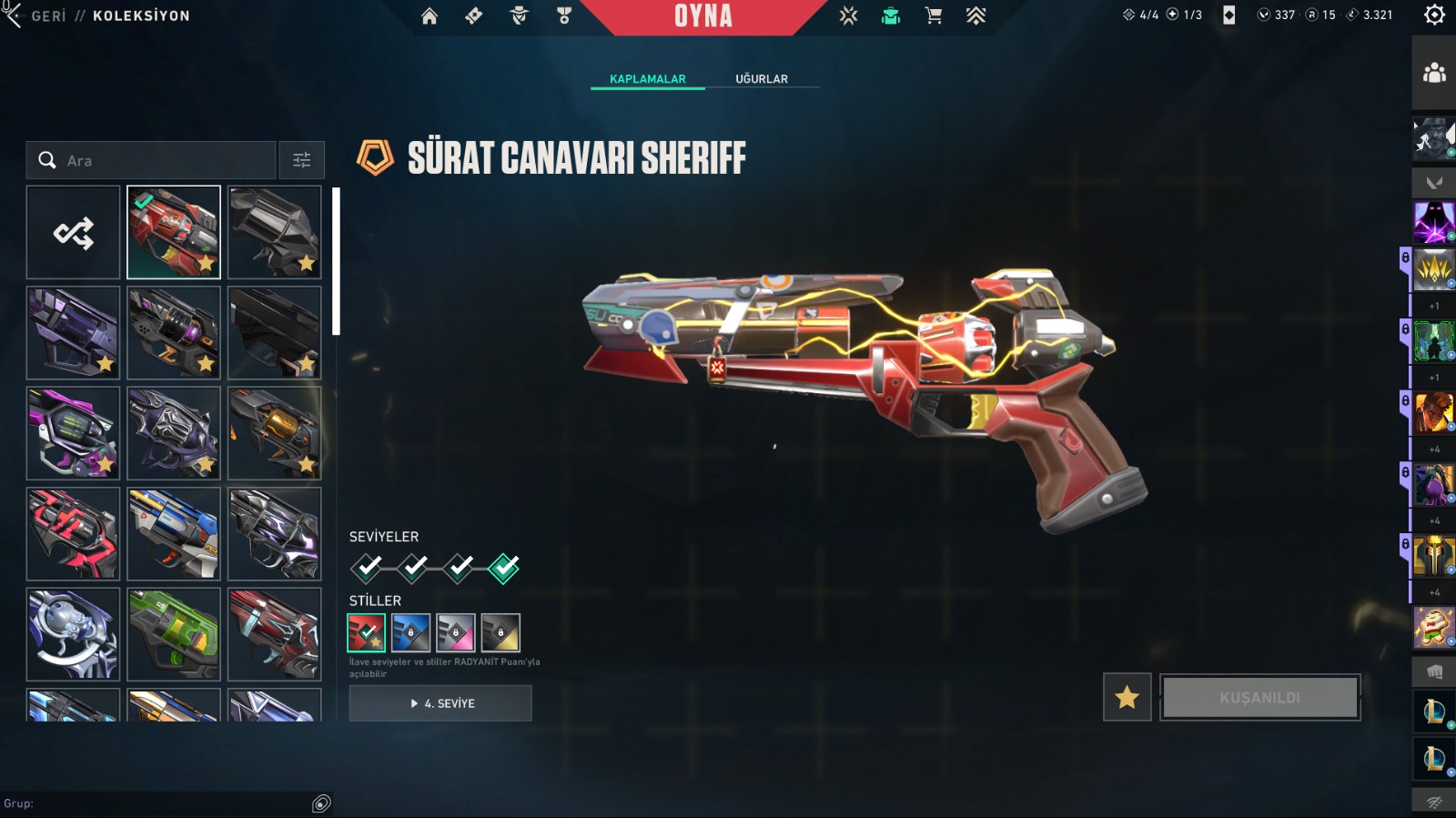Choose the blue locked style variant
Viewport: 1456px width, 818px height.
click(411, 632)
